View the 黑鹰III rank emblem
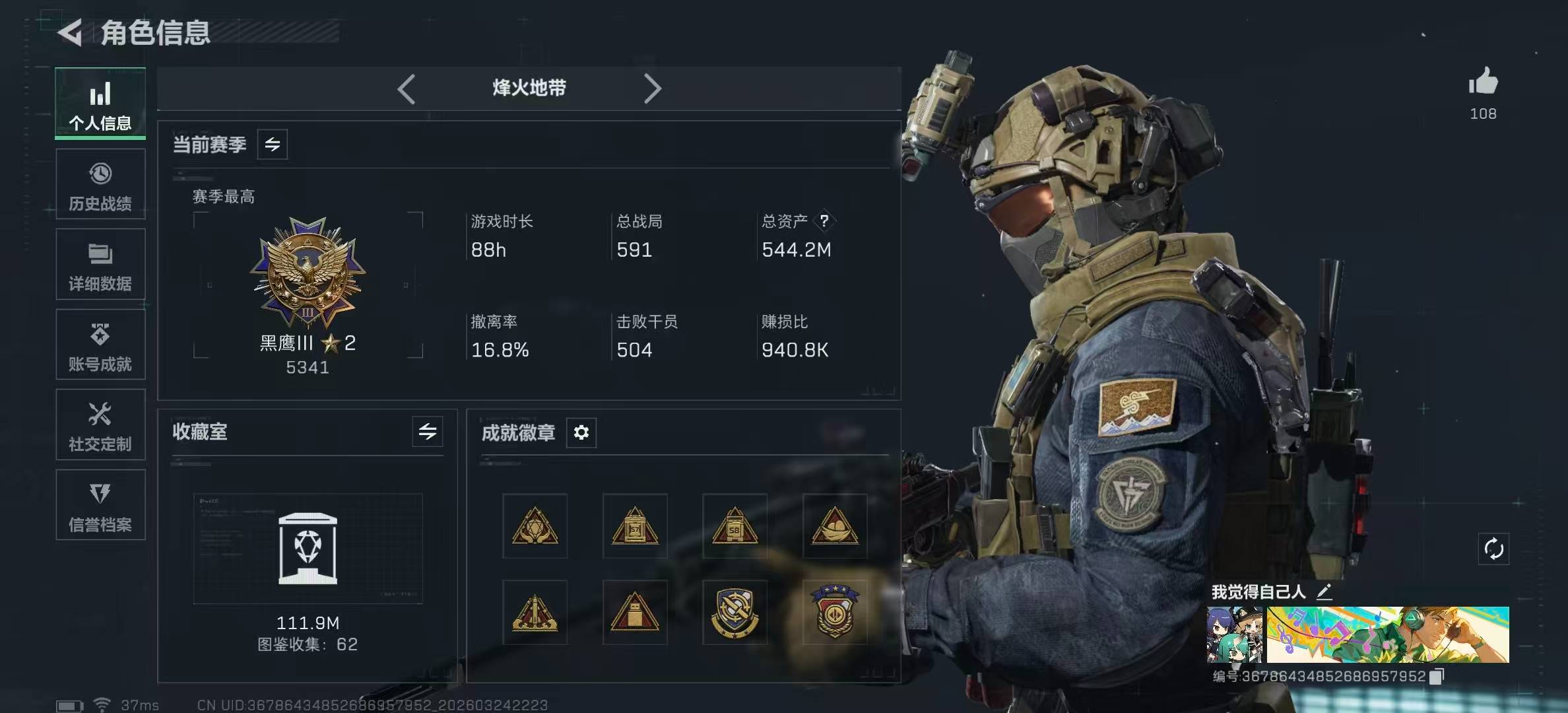The image size is (1568, 713). pos(308,273)
